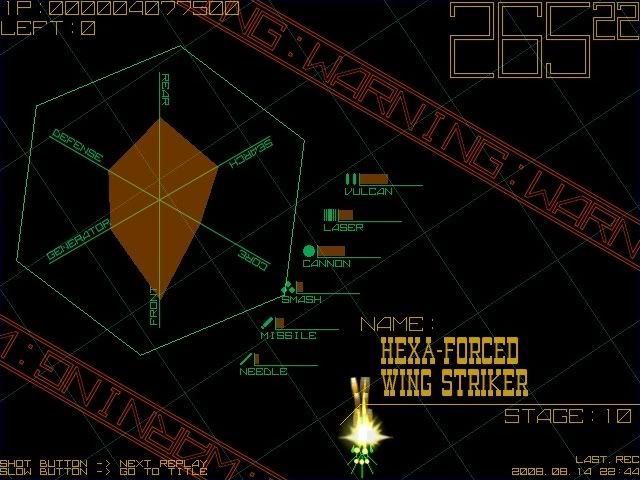Select the Needle weapon icon

(x=246, y=359)
